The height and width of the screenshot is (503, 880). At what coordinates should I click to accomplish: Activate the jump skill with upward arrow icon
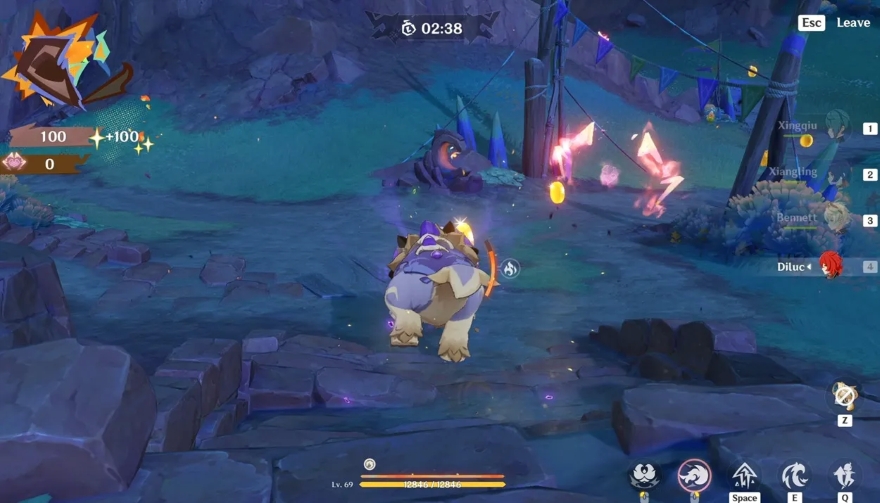[745, 475]
